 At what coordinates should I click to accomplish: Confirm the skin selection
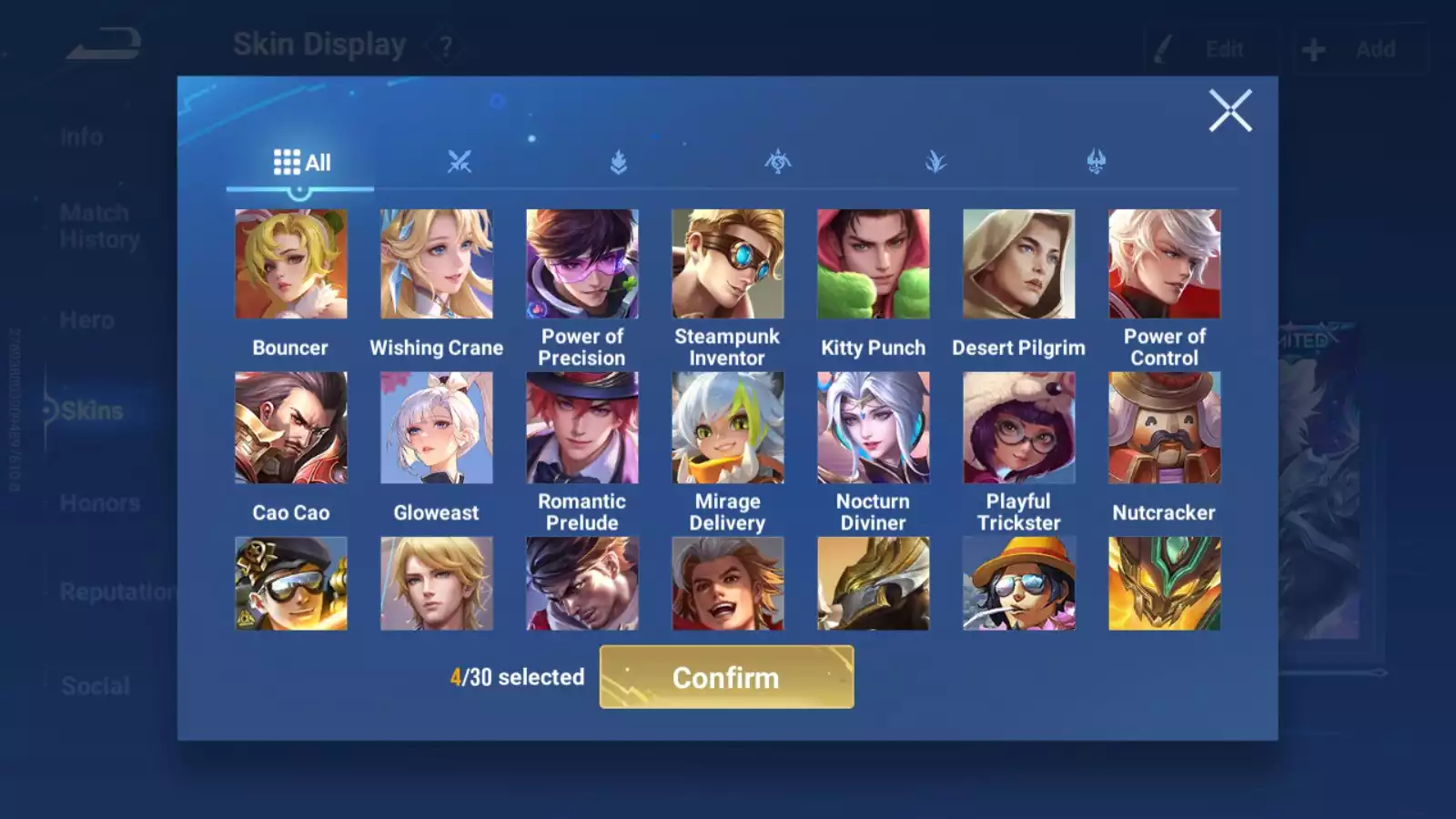[x=726, y=677]
